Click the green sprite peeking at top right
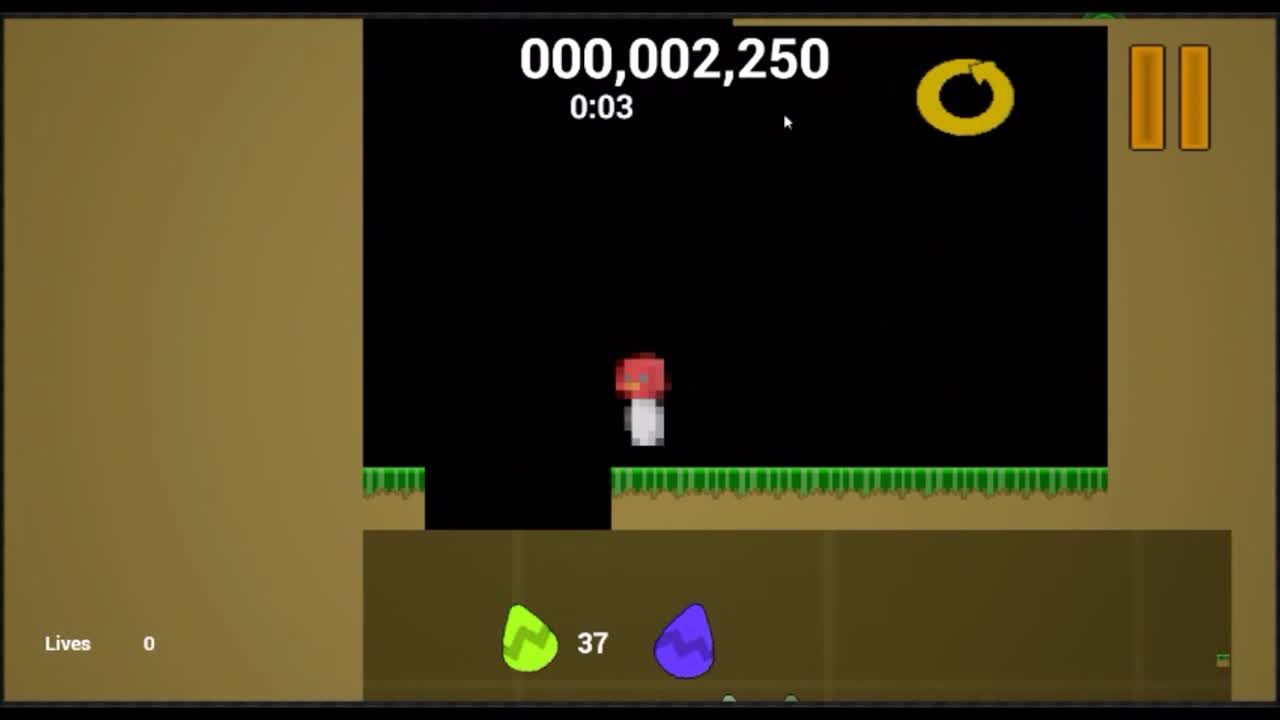This screenshot has height=720, width=1280. 1100,12
